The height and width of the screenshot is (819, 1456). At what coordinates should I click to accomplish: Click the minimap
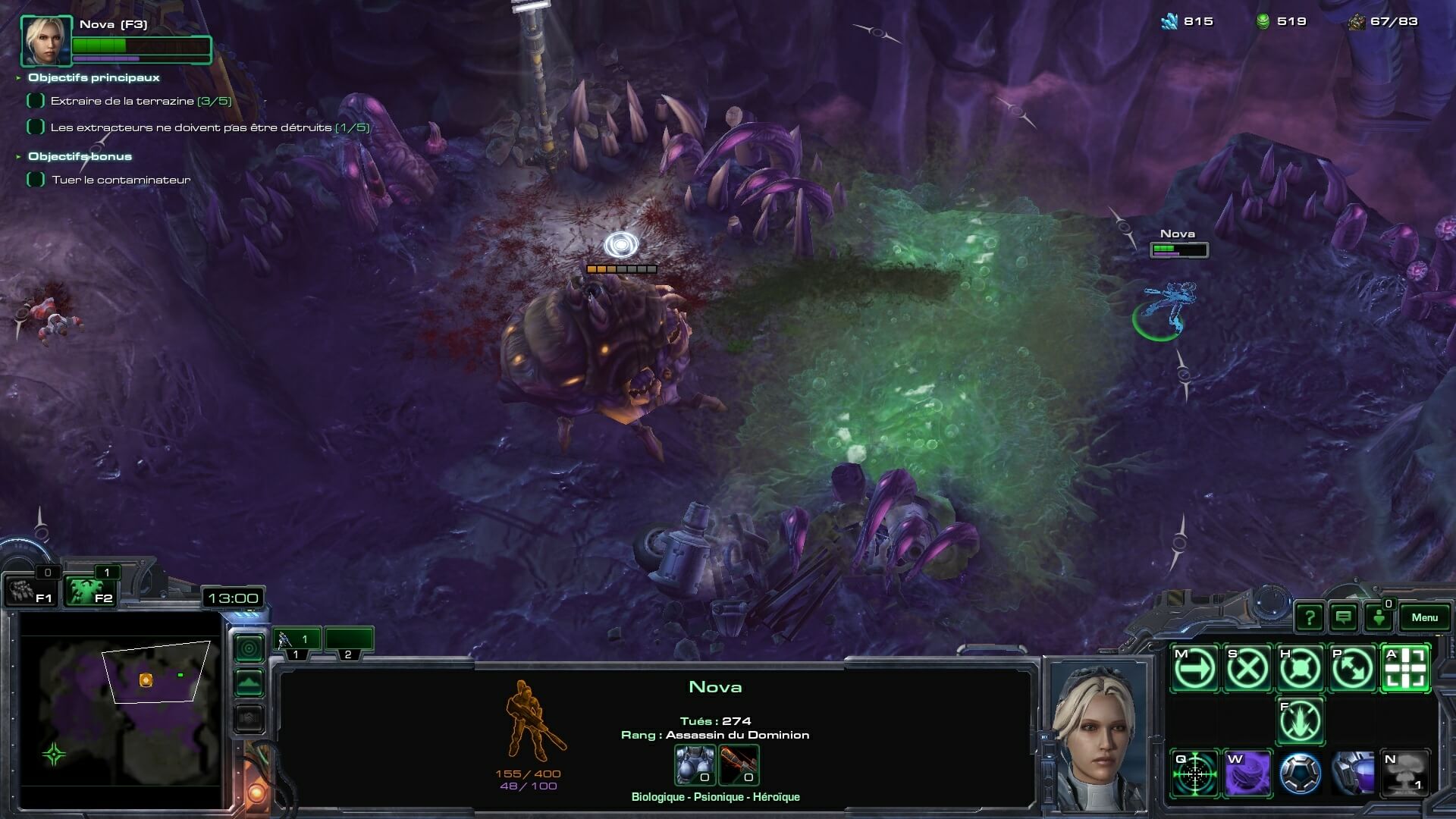[x=121, y=709]
